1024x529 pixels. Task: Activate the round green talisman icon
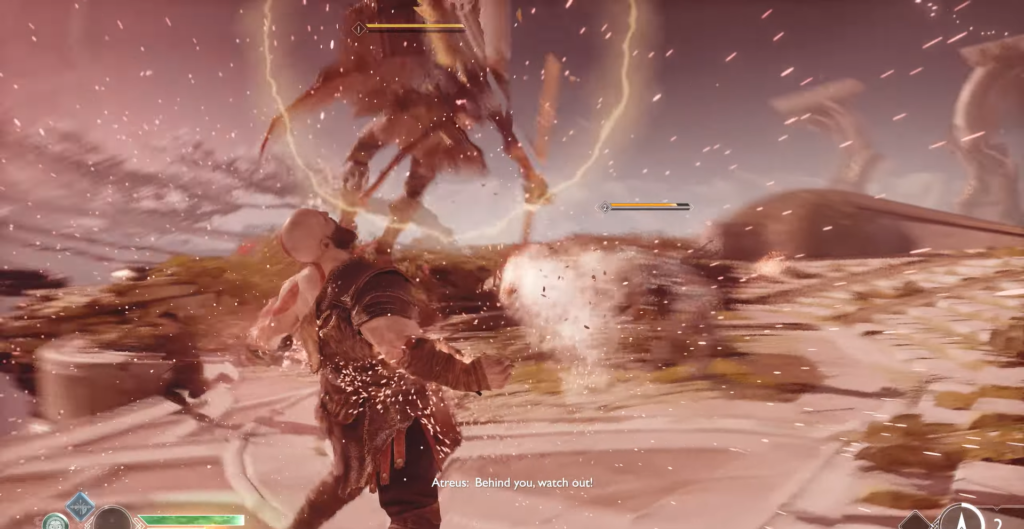click(55, 521)
